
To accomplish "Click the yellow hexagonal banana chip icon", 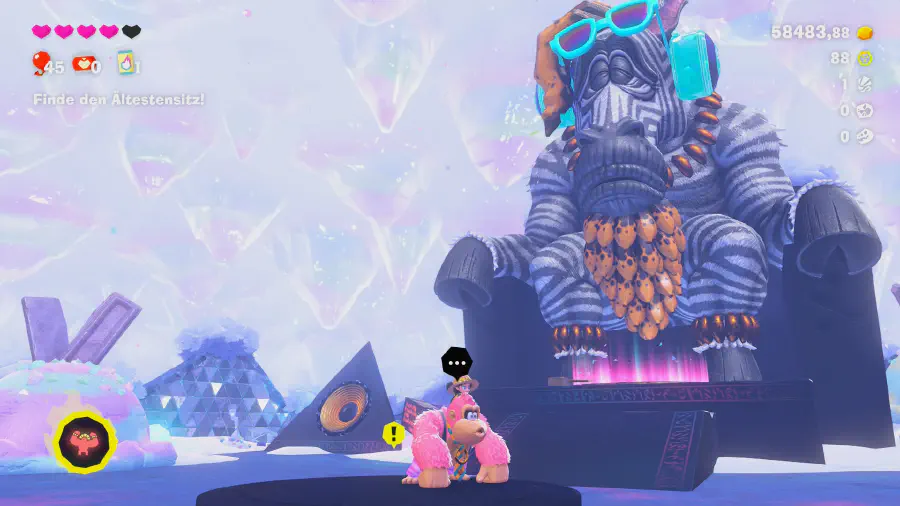I will click(x=866, y=58).
